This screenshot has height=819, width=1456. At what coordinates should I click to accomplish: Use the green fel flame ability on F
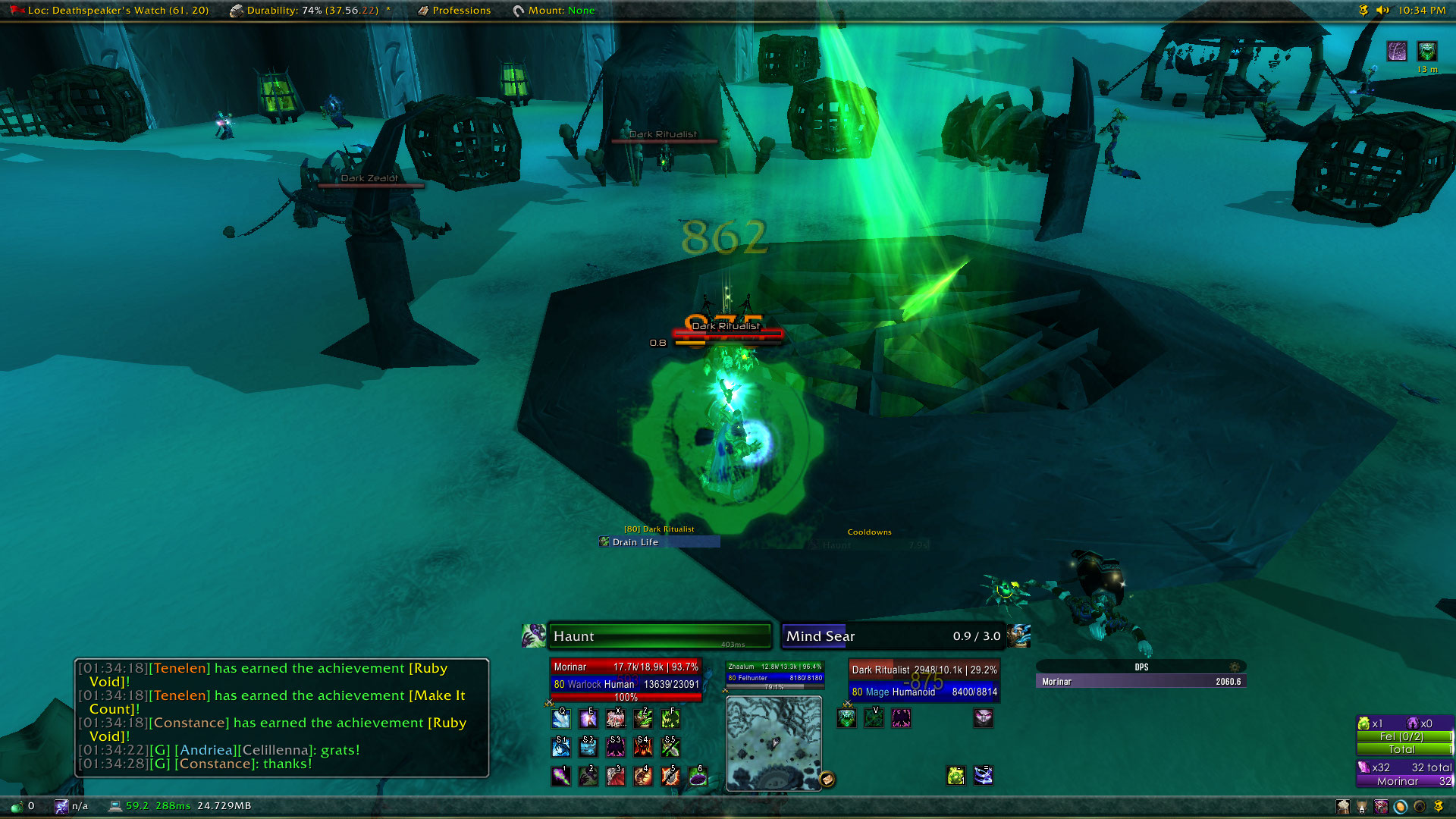[x=670, y=718]
